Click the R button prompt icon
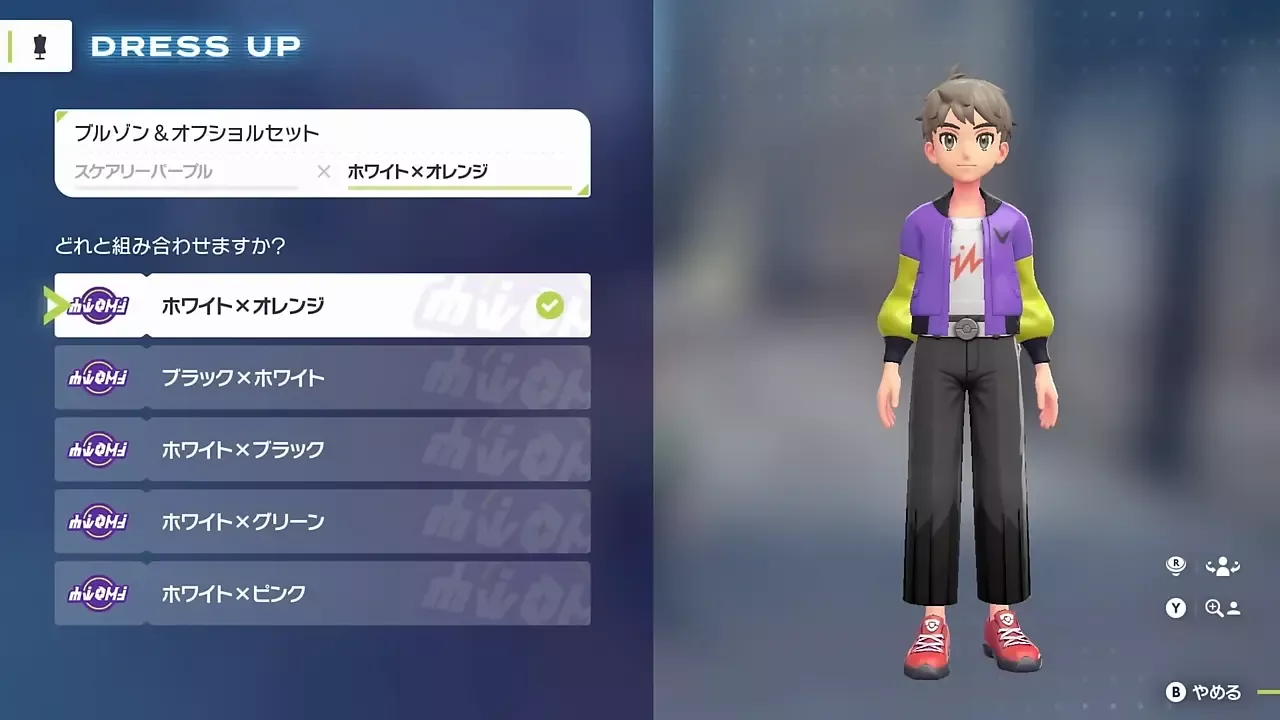Screen dimensions: 1280x720 coord(1176,565)
